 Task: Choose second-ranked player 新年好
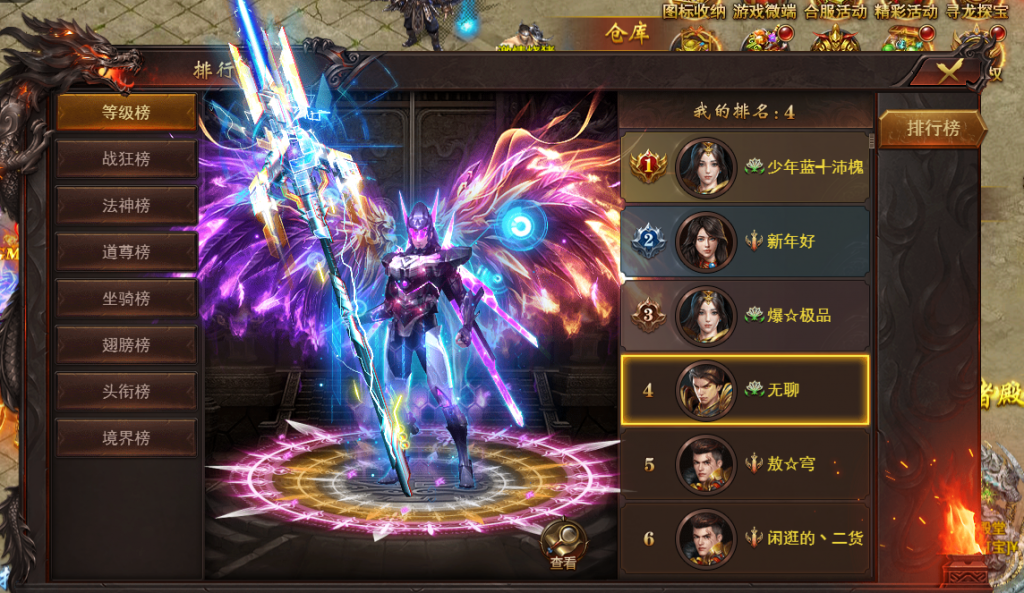[744, 241]
